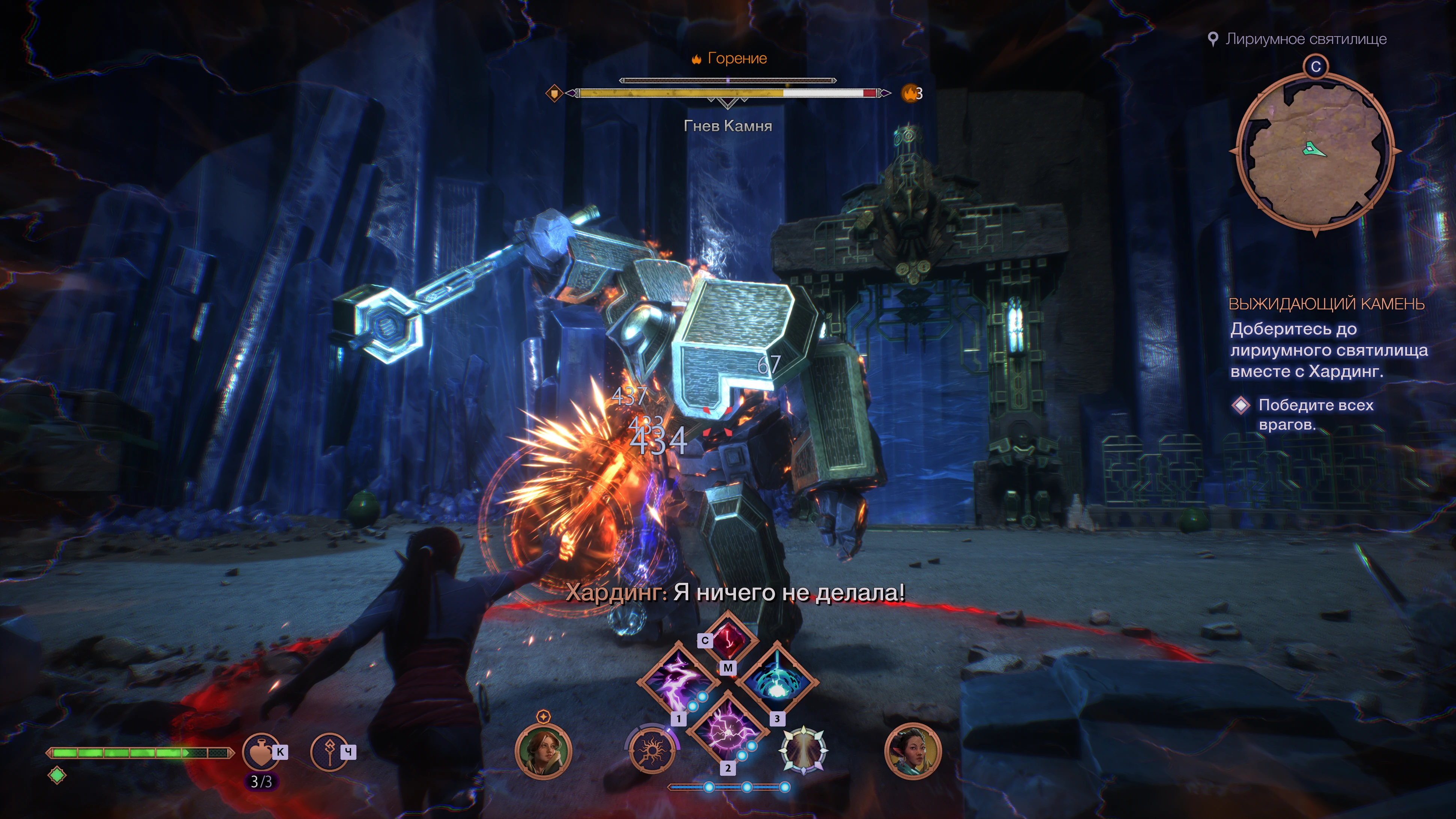Activate the rune key item

[329, 752]
